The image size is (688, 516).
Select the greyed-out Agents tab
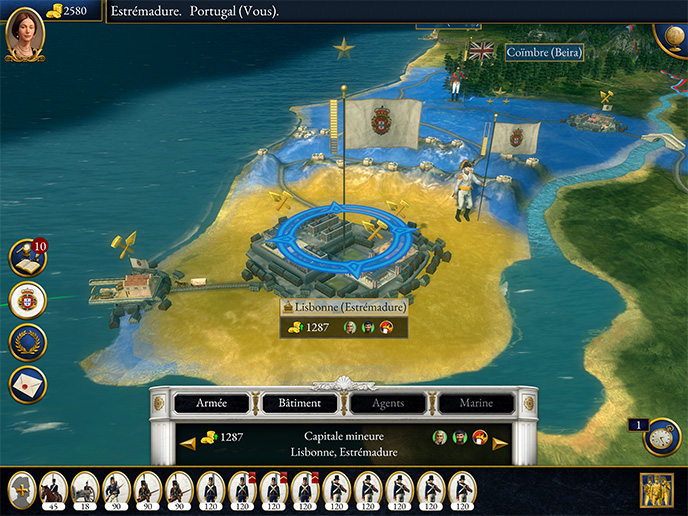pos(389,403)
